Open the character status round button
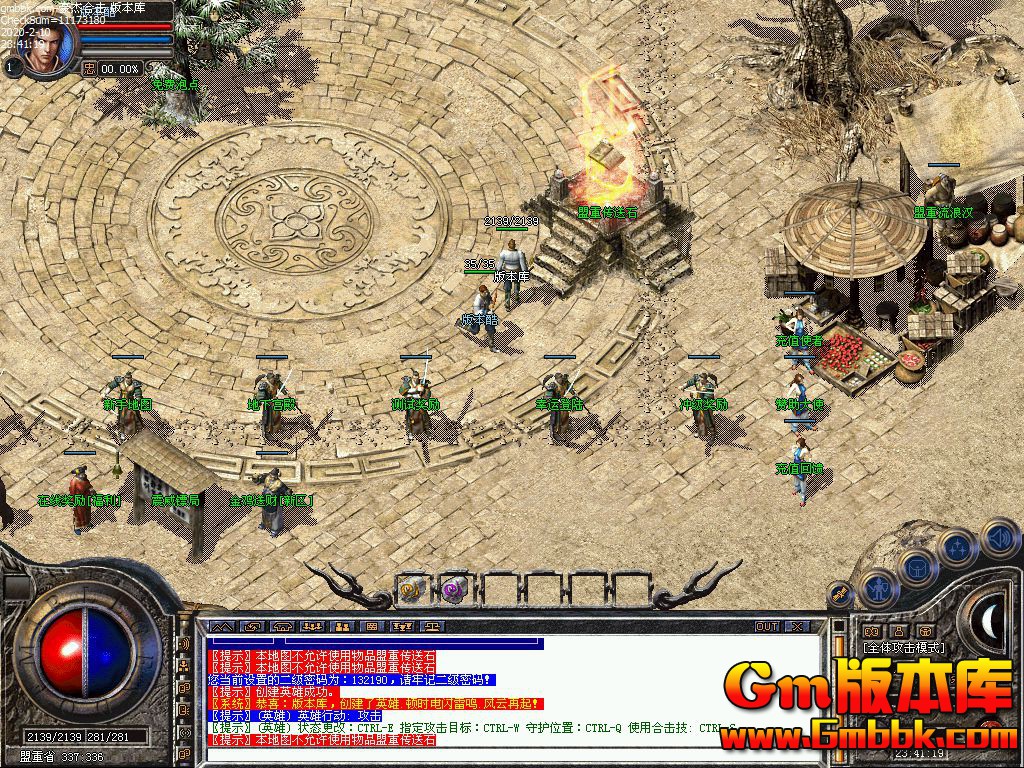 pos(878,589)
